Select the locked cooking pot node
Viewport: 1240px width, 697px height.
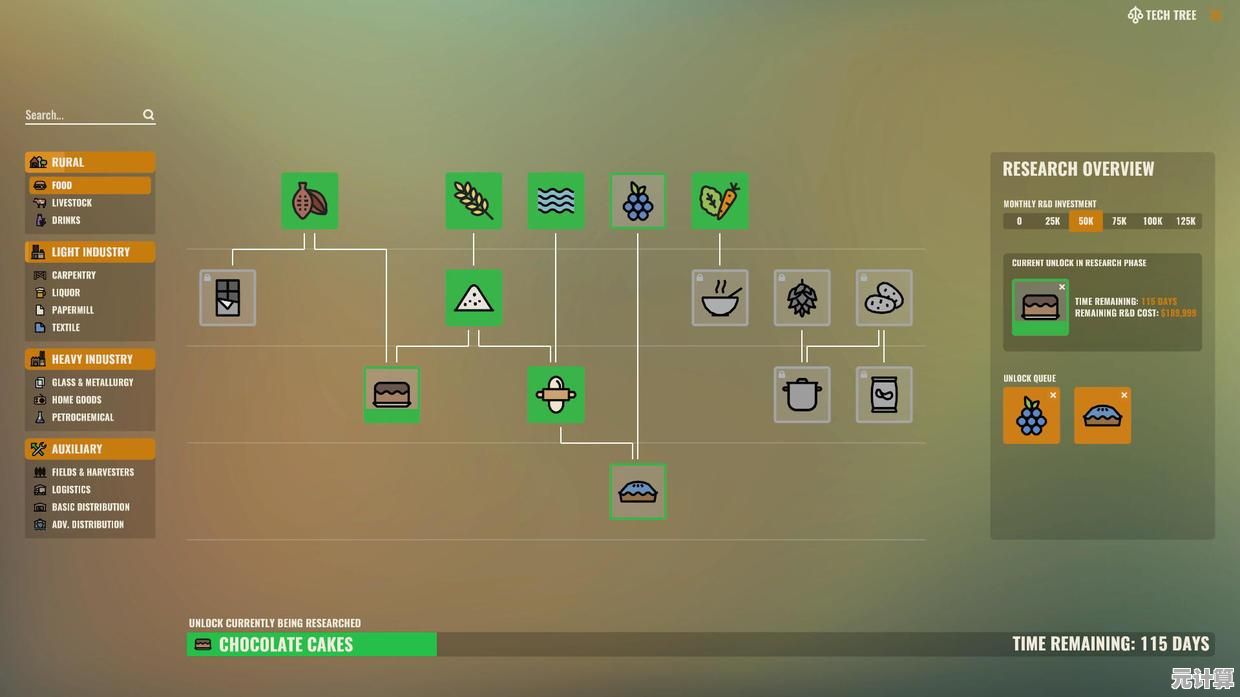[802, 395]
